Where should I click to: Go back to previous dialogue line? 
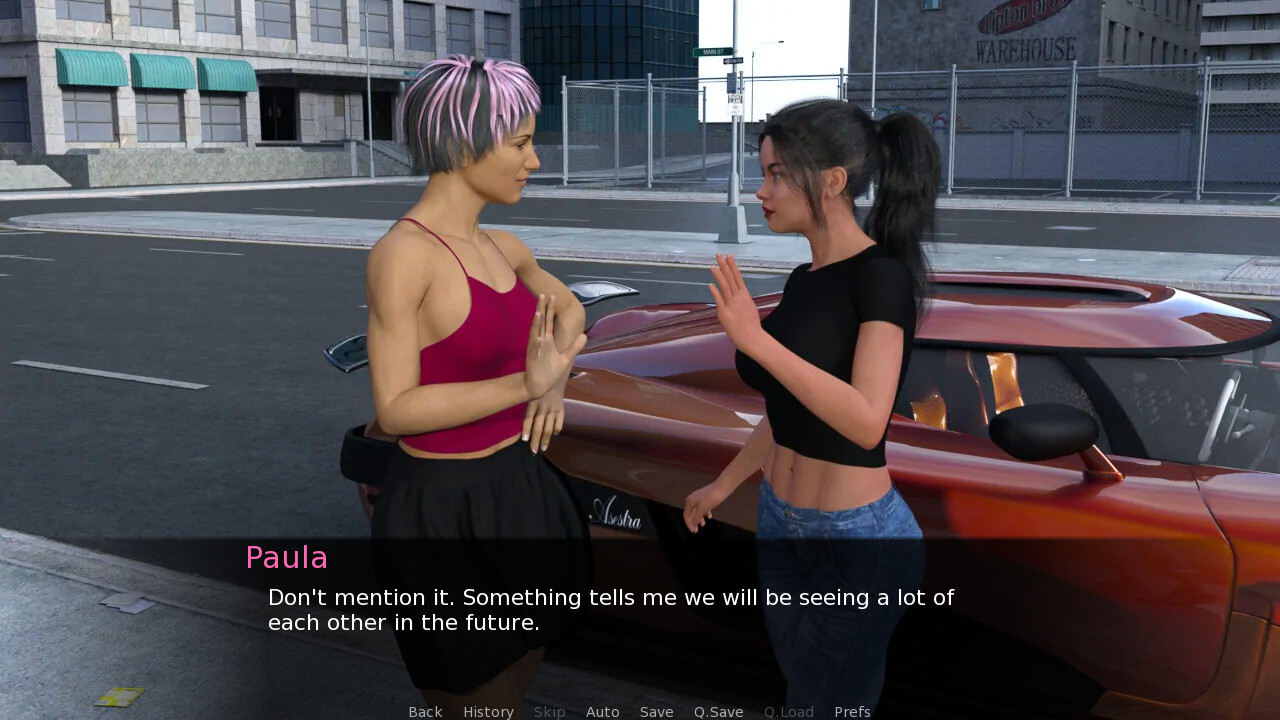pyautogui.click(x=425, y=712)
